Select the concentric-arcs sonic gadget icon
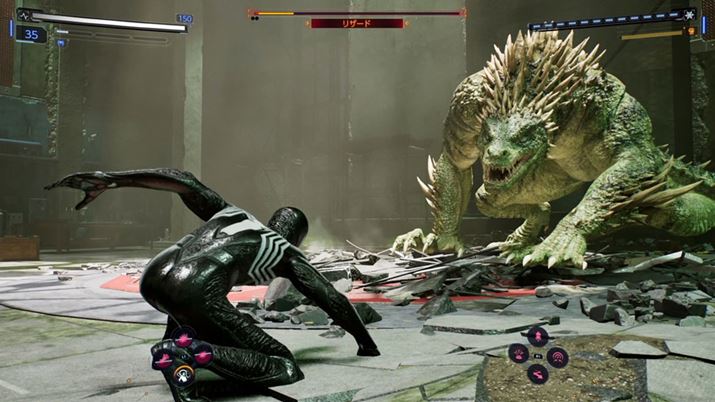715x402 pixels. [558, 355]
